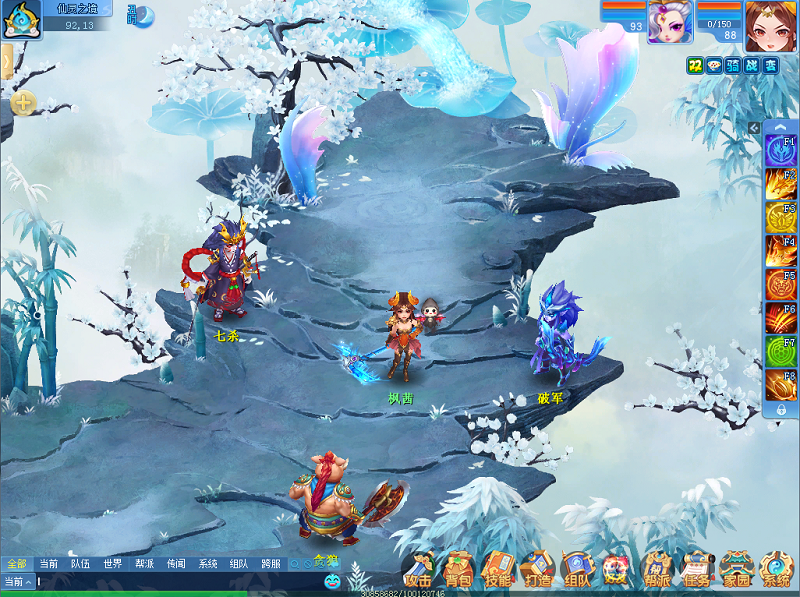Open the 家园 homestead menu
This screenshot has height=597, width=800.
736,569
